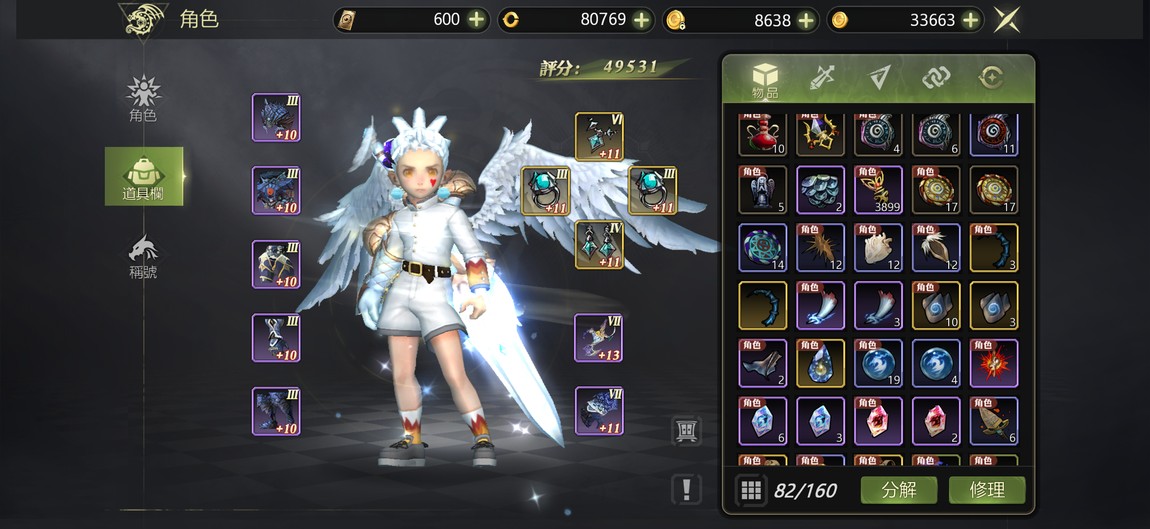
Task: Select the necklace slot marked VI +11
Action: (x=599, y=136)
